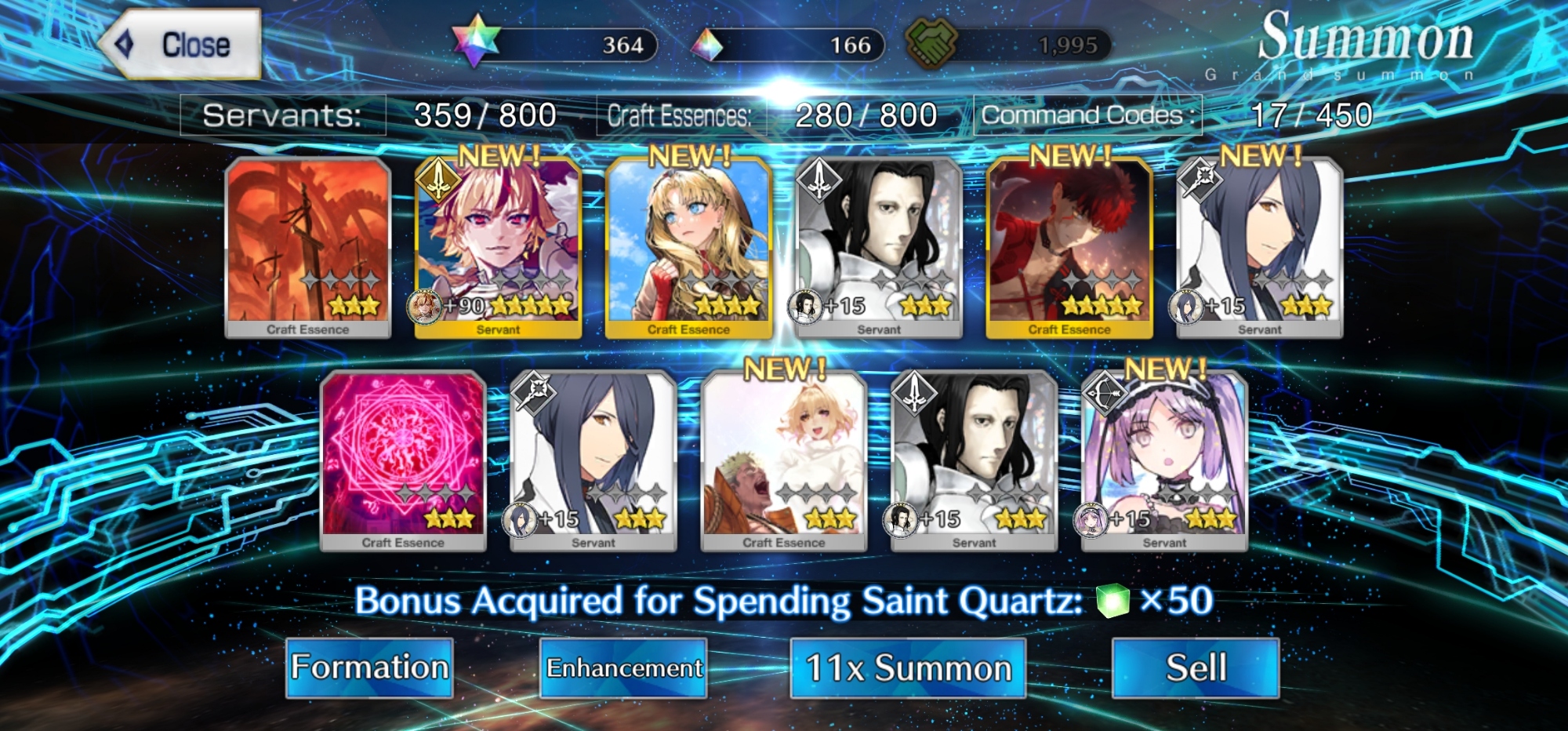The height and width of the screenshot is (731, 1568).
Task: Perform another 11x Summon
Action: [x=908, y=667]
